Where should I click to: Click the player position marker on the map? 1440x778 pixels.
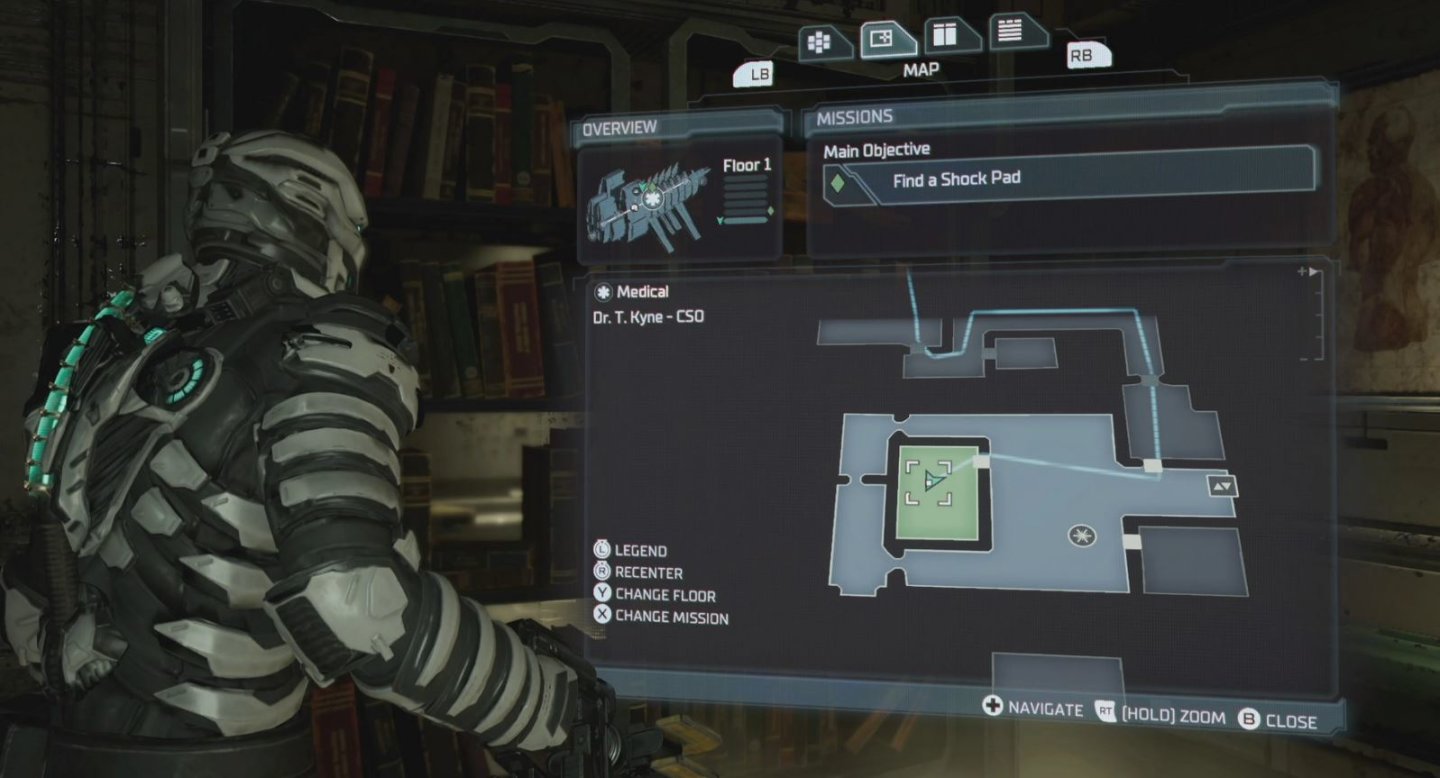(934, 480)
